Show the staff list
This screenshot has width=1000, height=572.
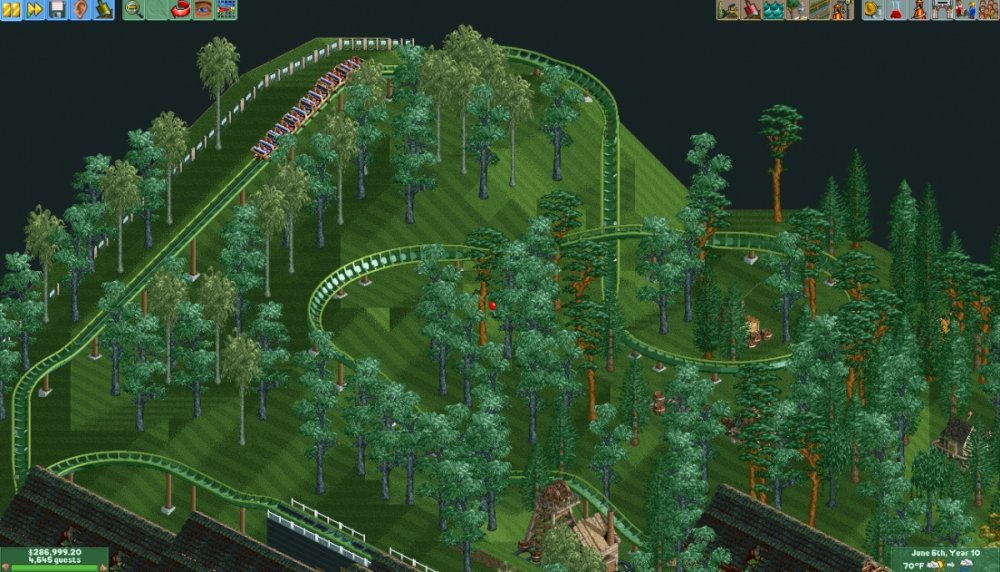964,10
